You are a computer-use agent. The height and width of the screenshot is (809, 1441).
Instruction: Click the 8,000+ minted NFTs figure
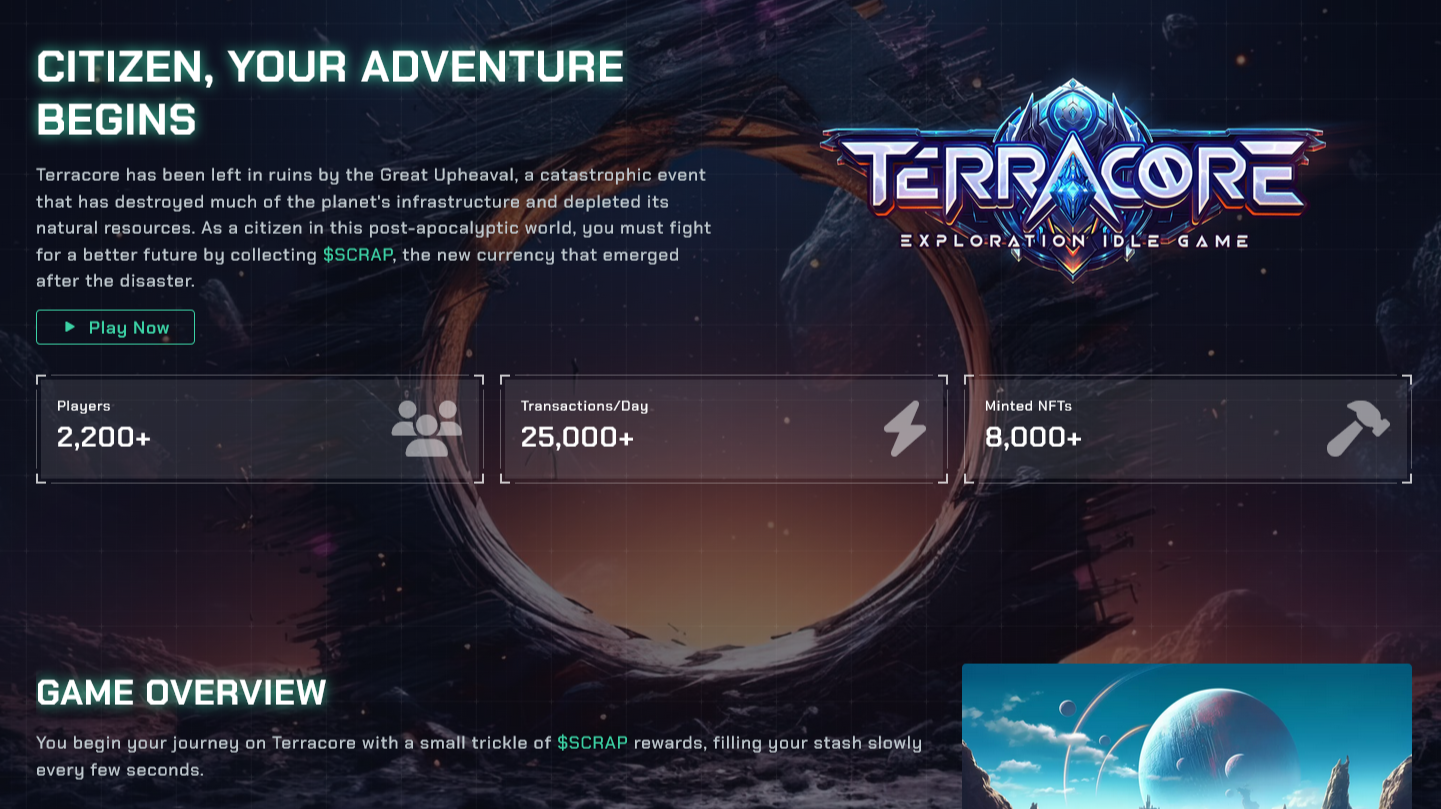(1033, 437)
